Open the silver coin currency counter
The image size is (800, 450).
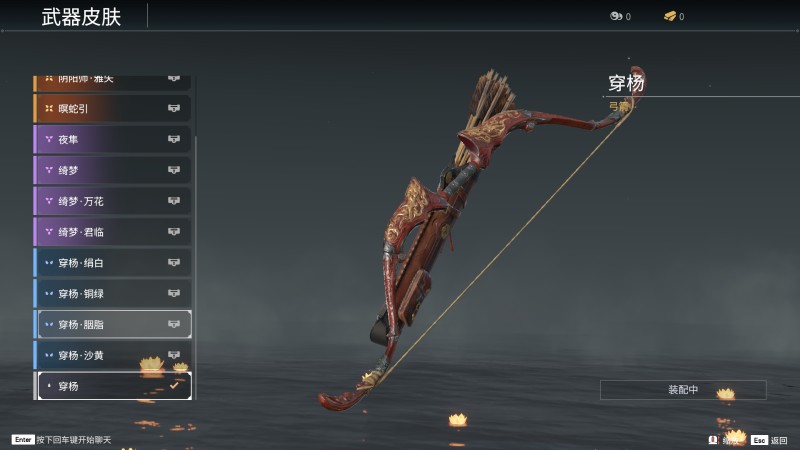click(x=619, y=16)
